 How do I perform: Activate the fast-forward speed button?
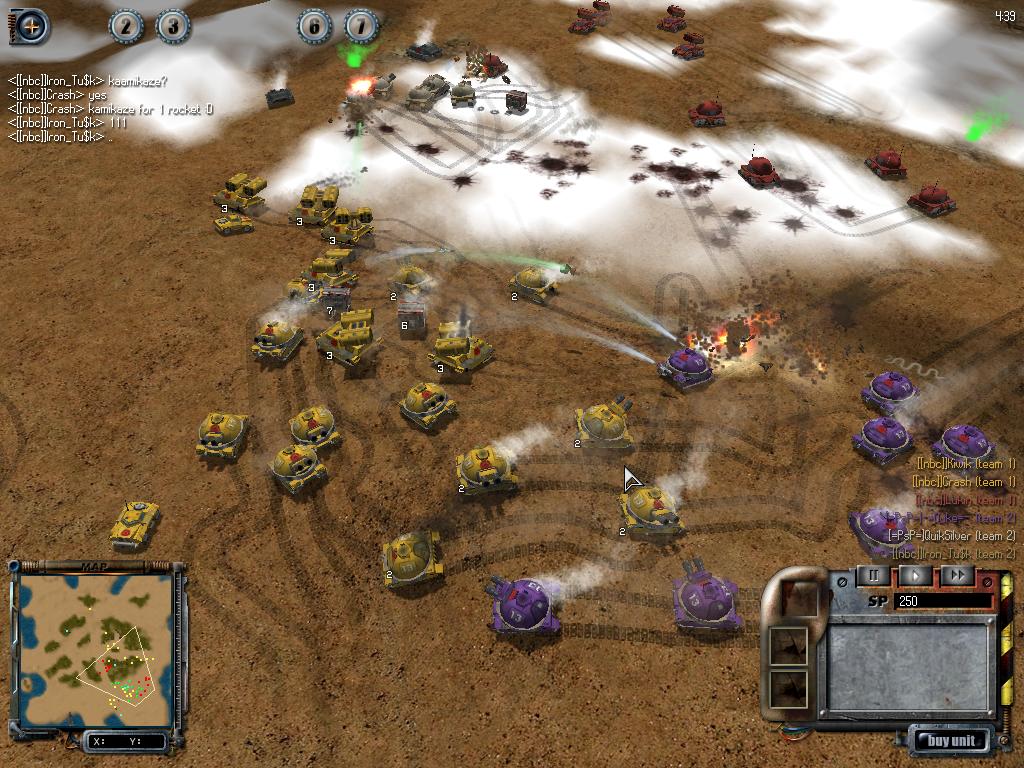pyautogui.click(x=957, y=576)
